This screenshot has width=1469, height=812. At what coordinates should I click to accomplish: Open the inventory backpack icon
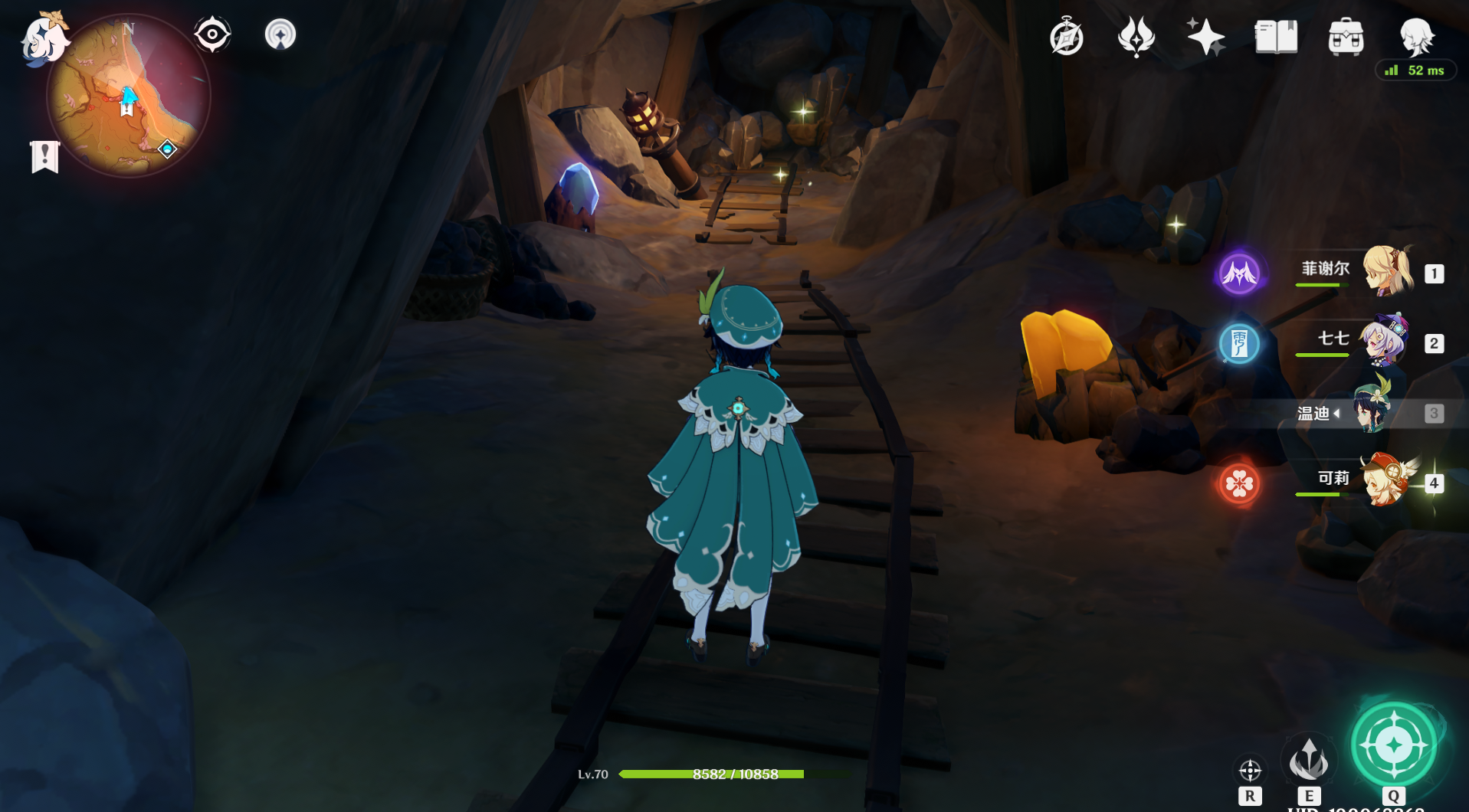[x=1346, y=37]
